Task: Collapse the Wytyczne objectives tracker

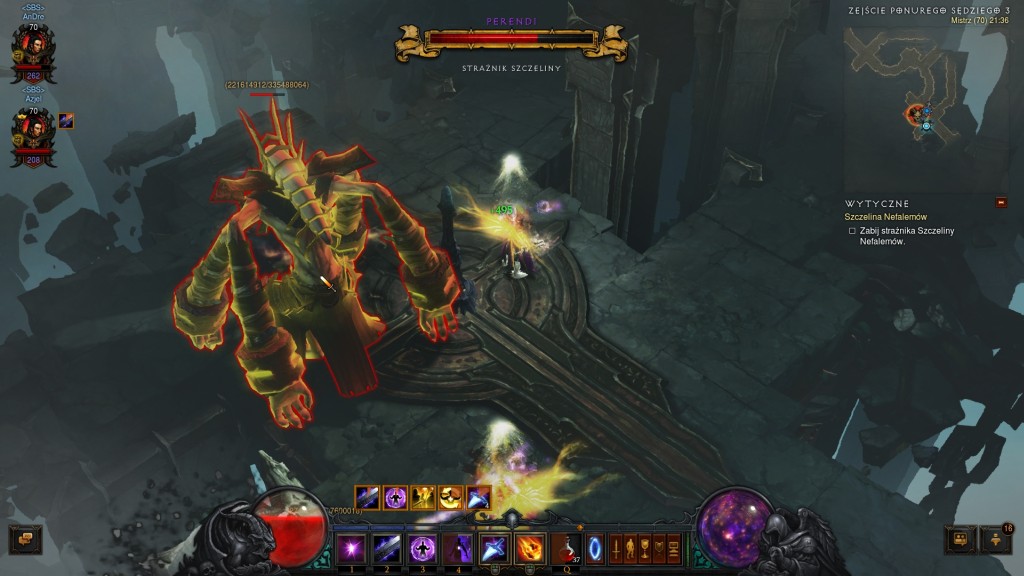Action: pos(1001,203)
